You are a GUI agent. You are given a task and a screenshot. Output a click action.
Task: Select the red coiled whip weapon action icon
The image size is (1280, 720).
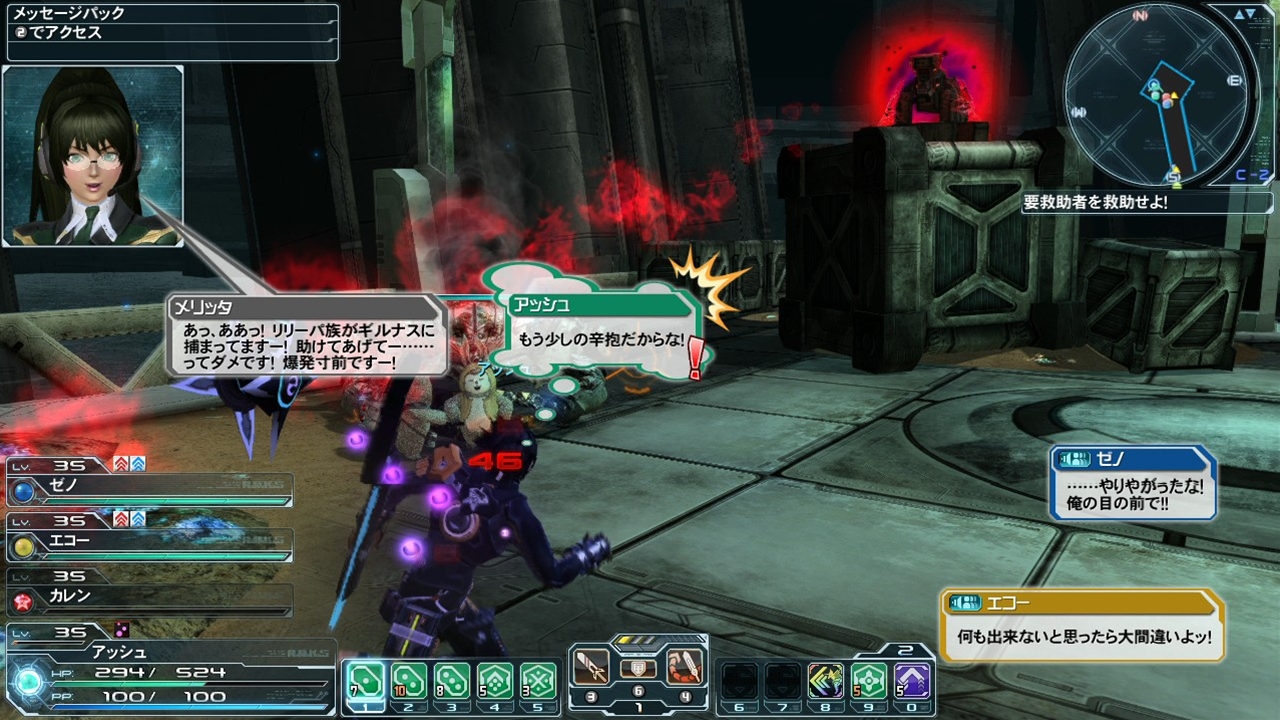(x=685, y=666)
